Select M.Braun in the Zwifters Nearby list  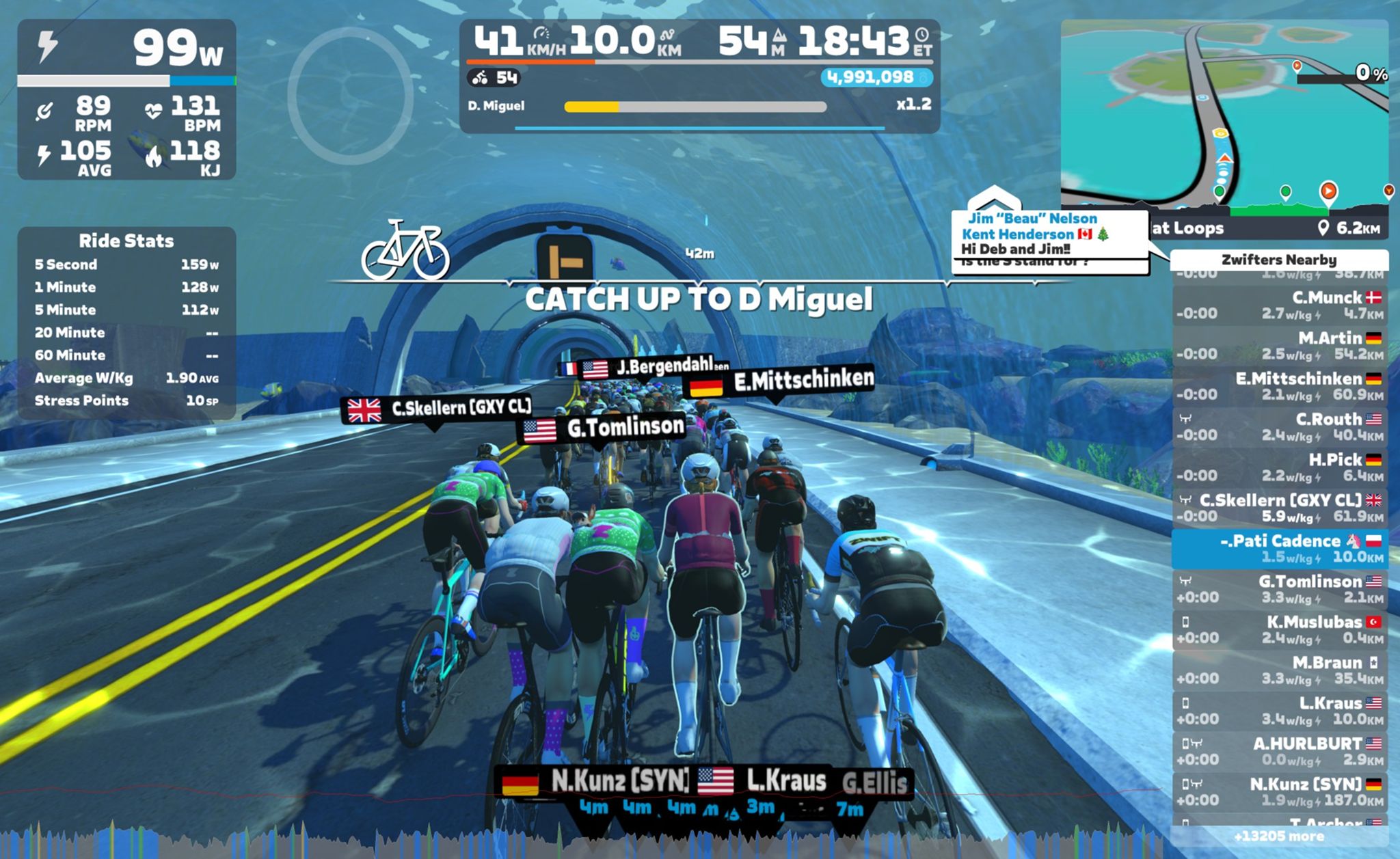coord(1278,670)
